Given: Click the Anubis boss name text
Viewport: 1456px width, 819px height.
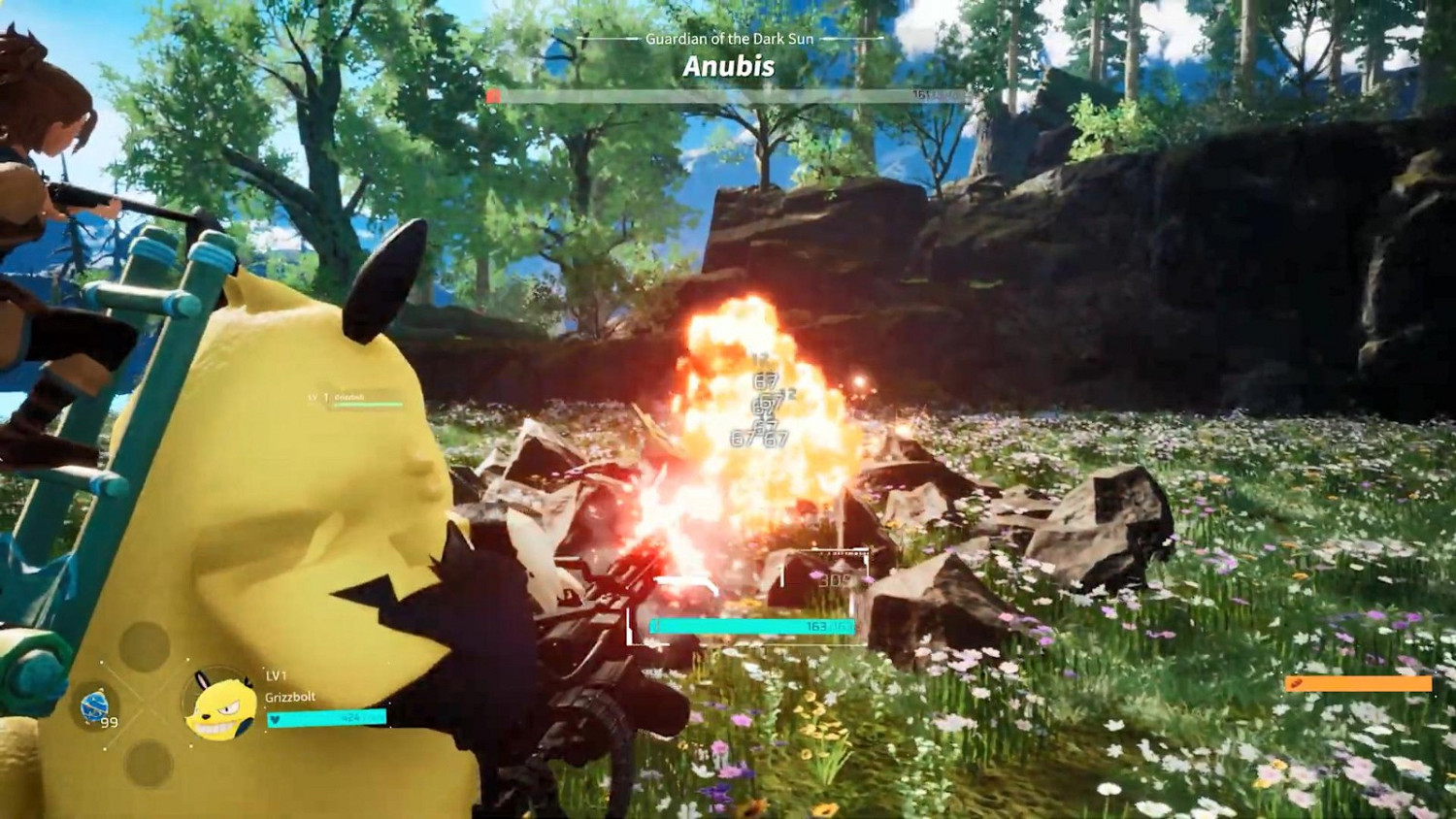Looking at the screenshot, I should point(726,68).
